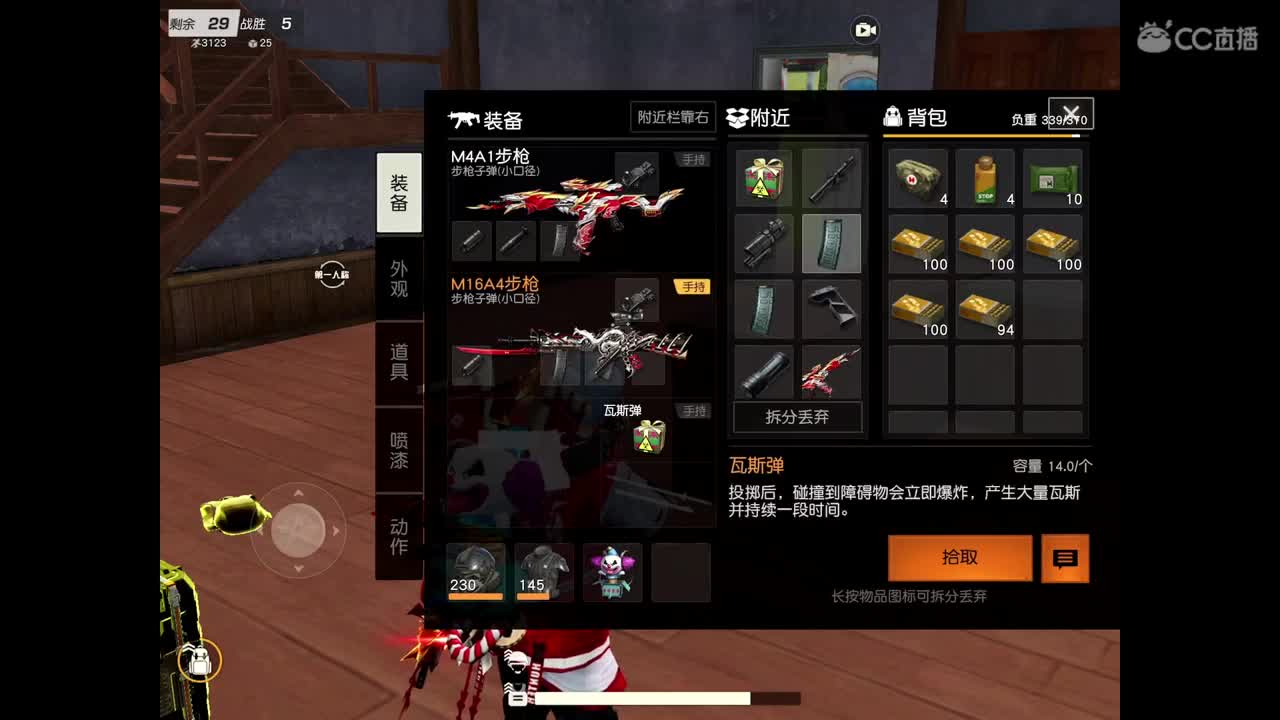Switch to the 喷漆 spray paint tab
Viewport: 1280px width, 720px height.
[399, 450]
